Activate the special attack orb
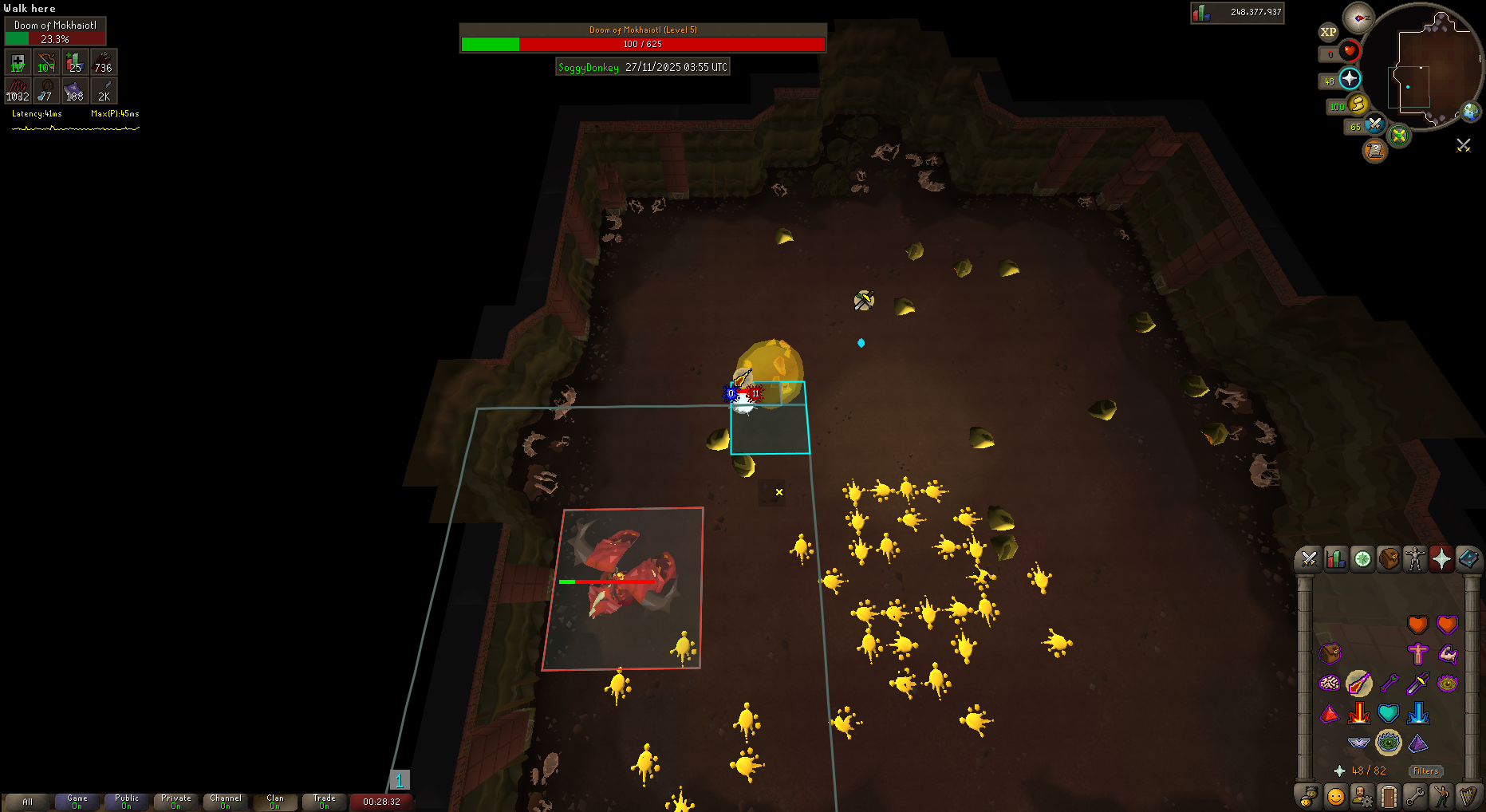 click(1375, 124)
